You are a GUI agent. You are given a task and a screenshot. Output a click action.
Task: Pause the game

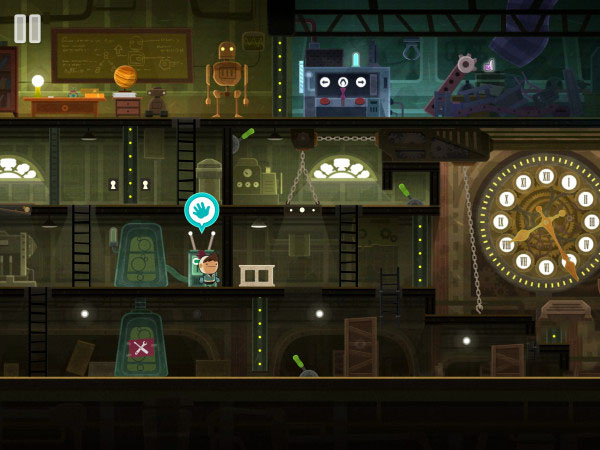(x=28, y=28)
